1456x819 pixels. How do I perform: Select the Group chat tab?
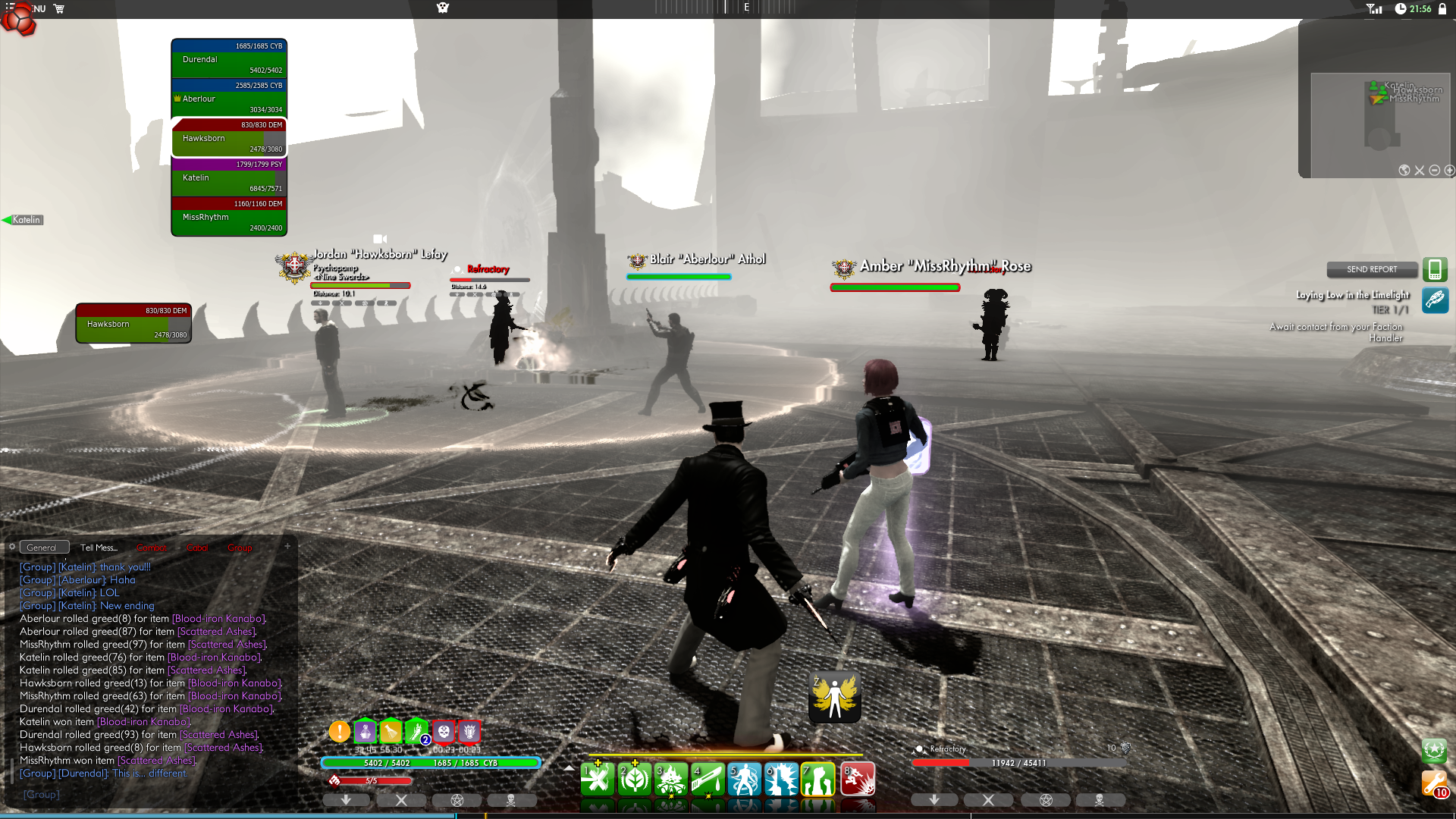(240, 548)
